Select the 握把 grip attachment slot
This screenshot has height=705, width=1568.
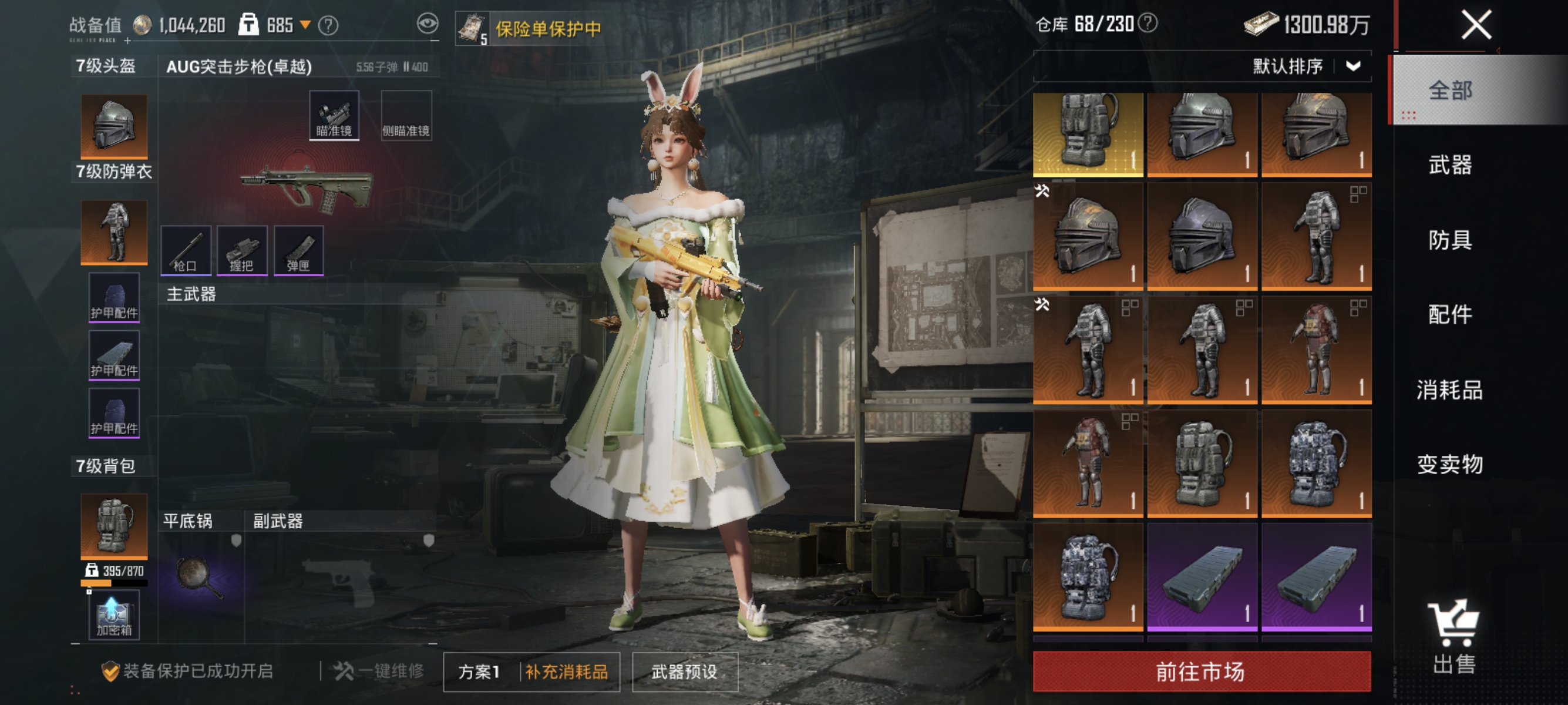click(243, 250)
